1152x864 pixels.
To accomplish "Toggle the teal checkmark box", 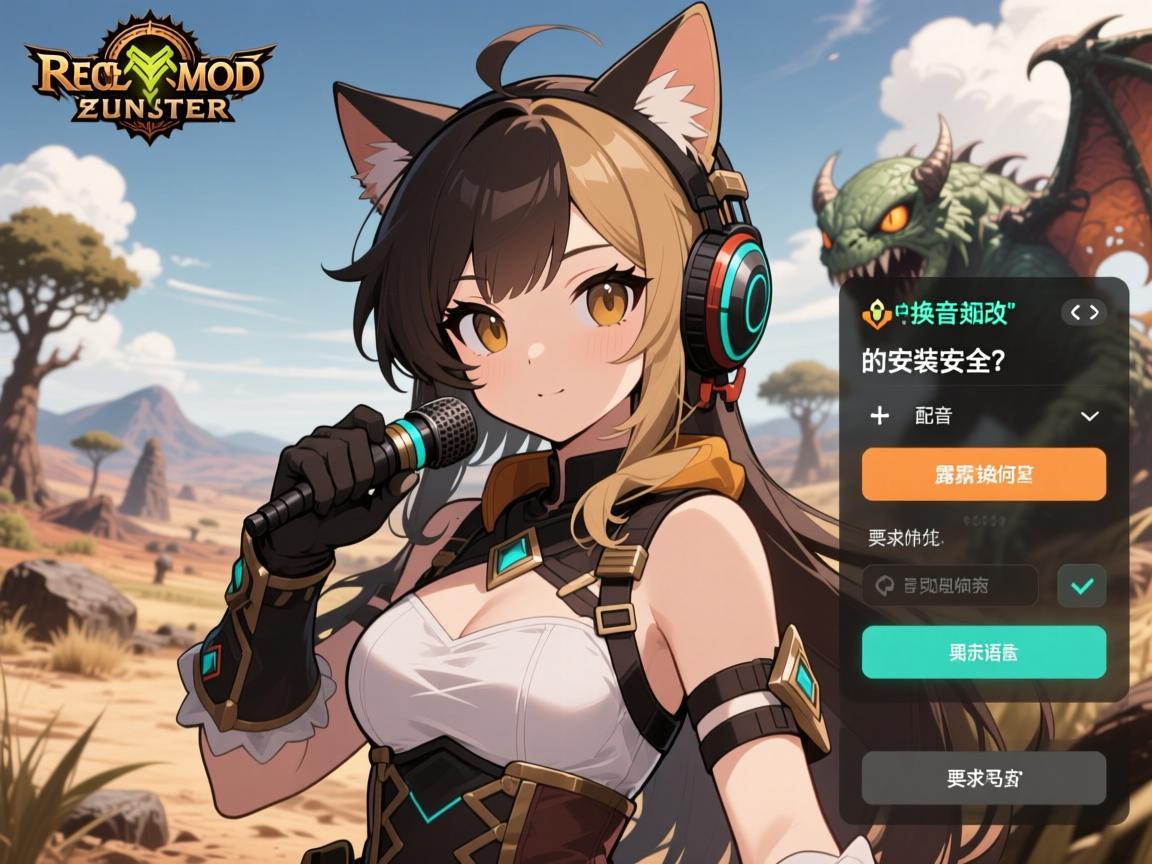I will [x=1081, y=586].
